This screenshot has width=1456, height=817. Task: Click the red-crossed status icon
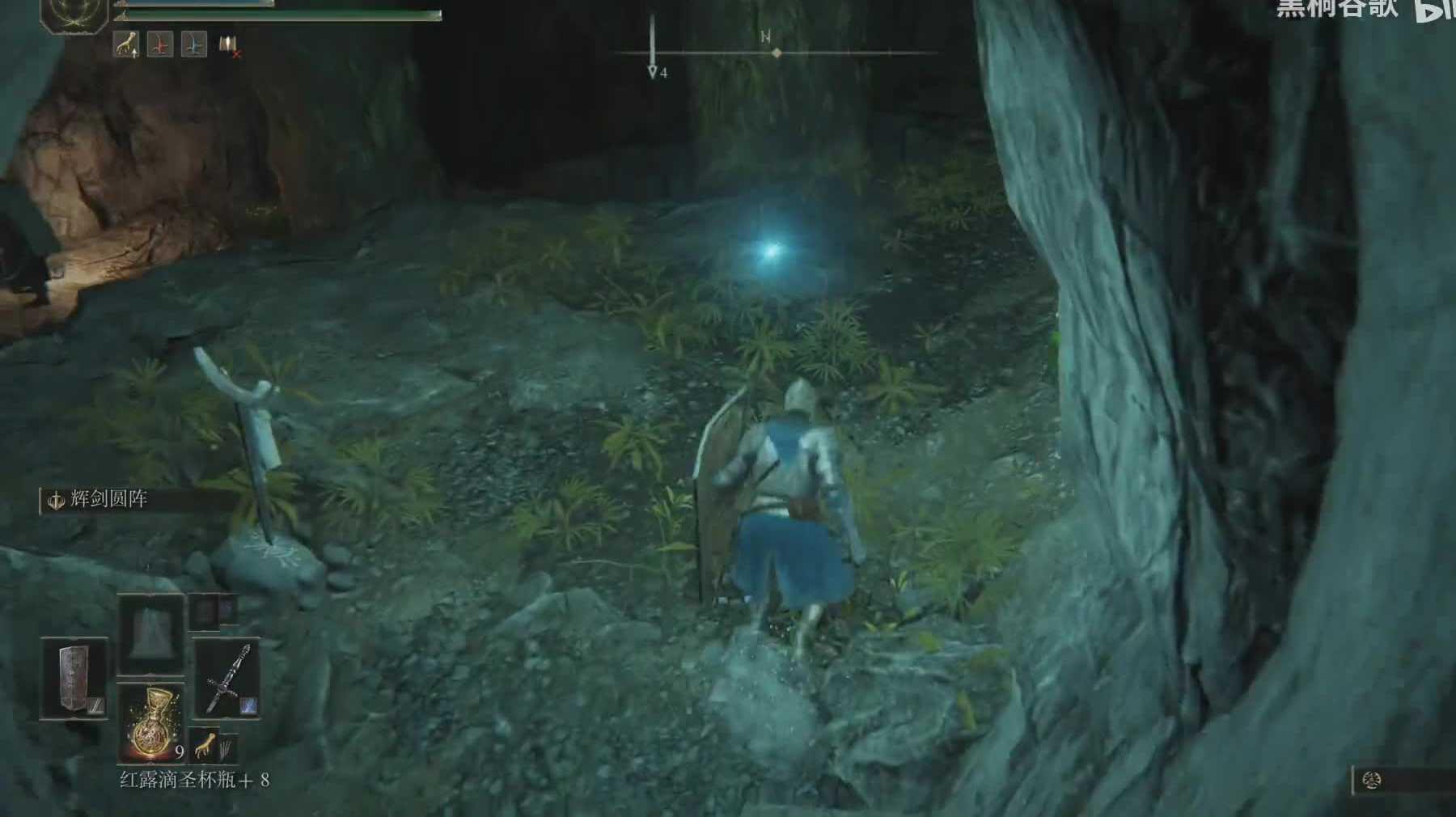(x=229, y=47)
